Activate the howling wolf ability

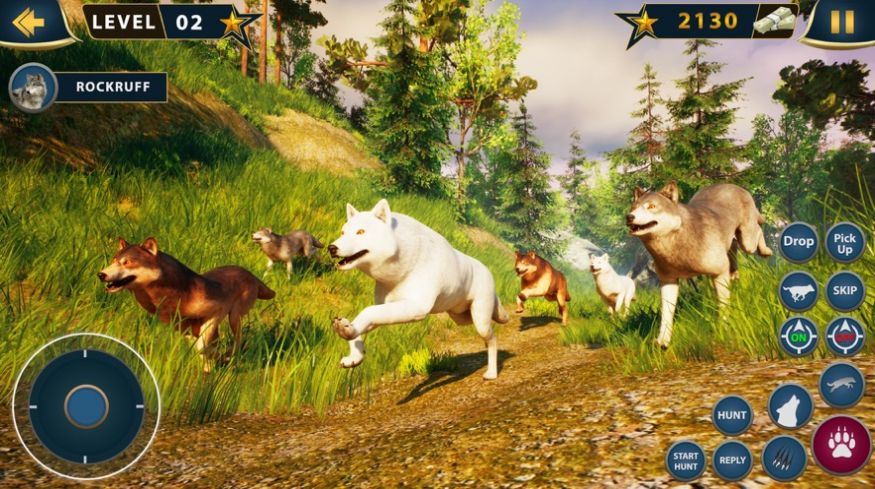click(x=790, y=407)
